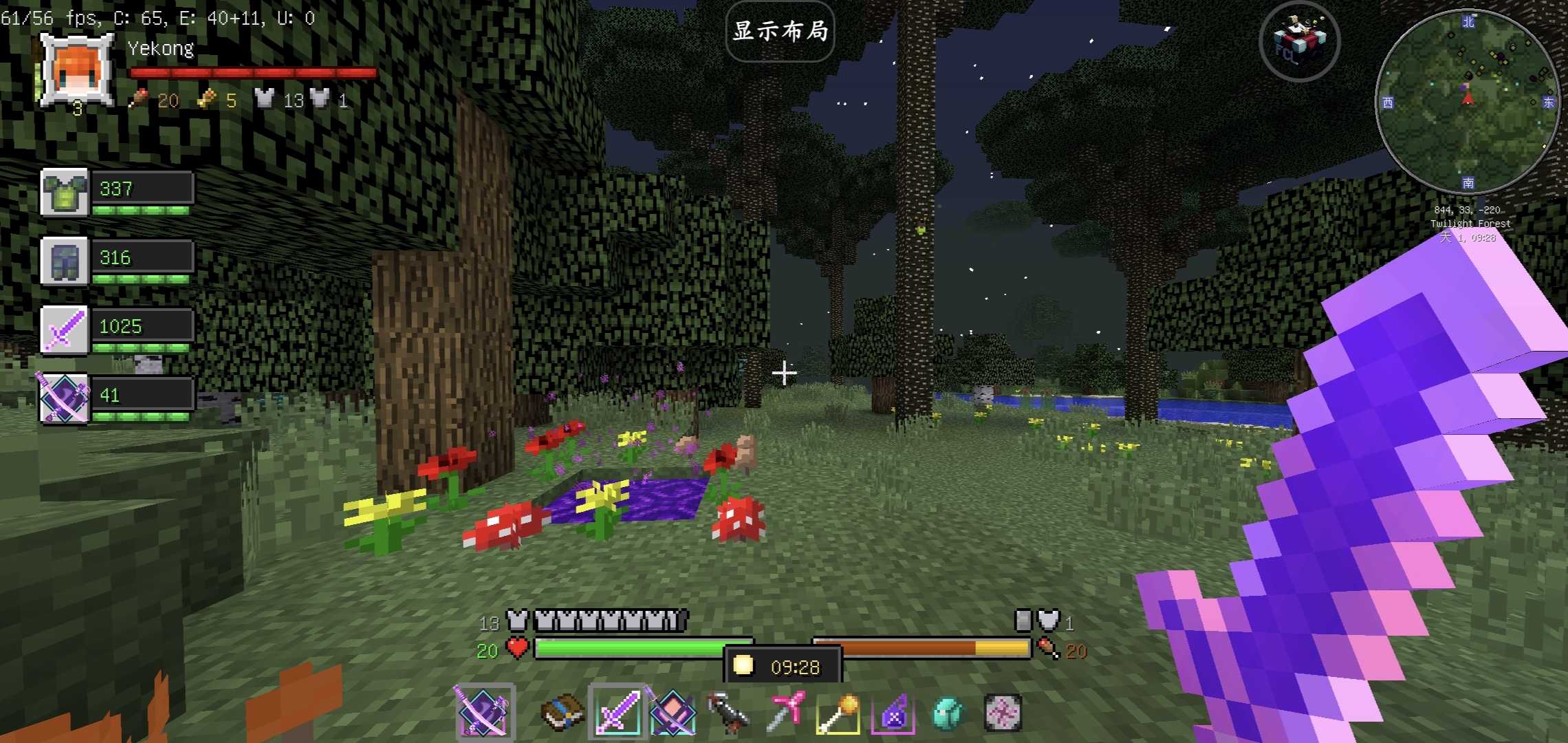Choose the purple sword hotbar slot

(617, 712)
